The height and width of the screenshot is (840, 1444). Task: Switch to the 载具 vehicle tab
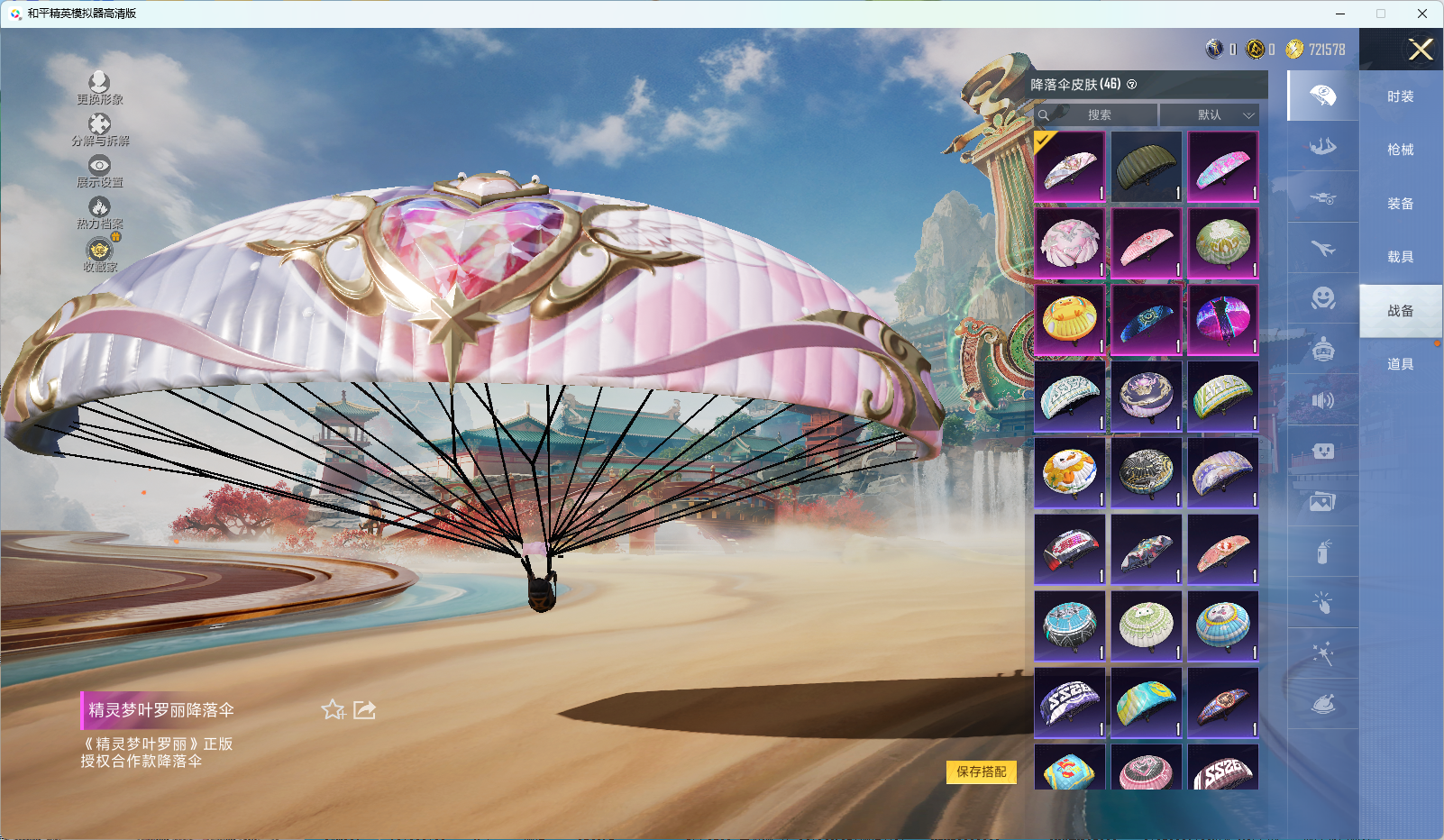[1400, 257]
